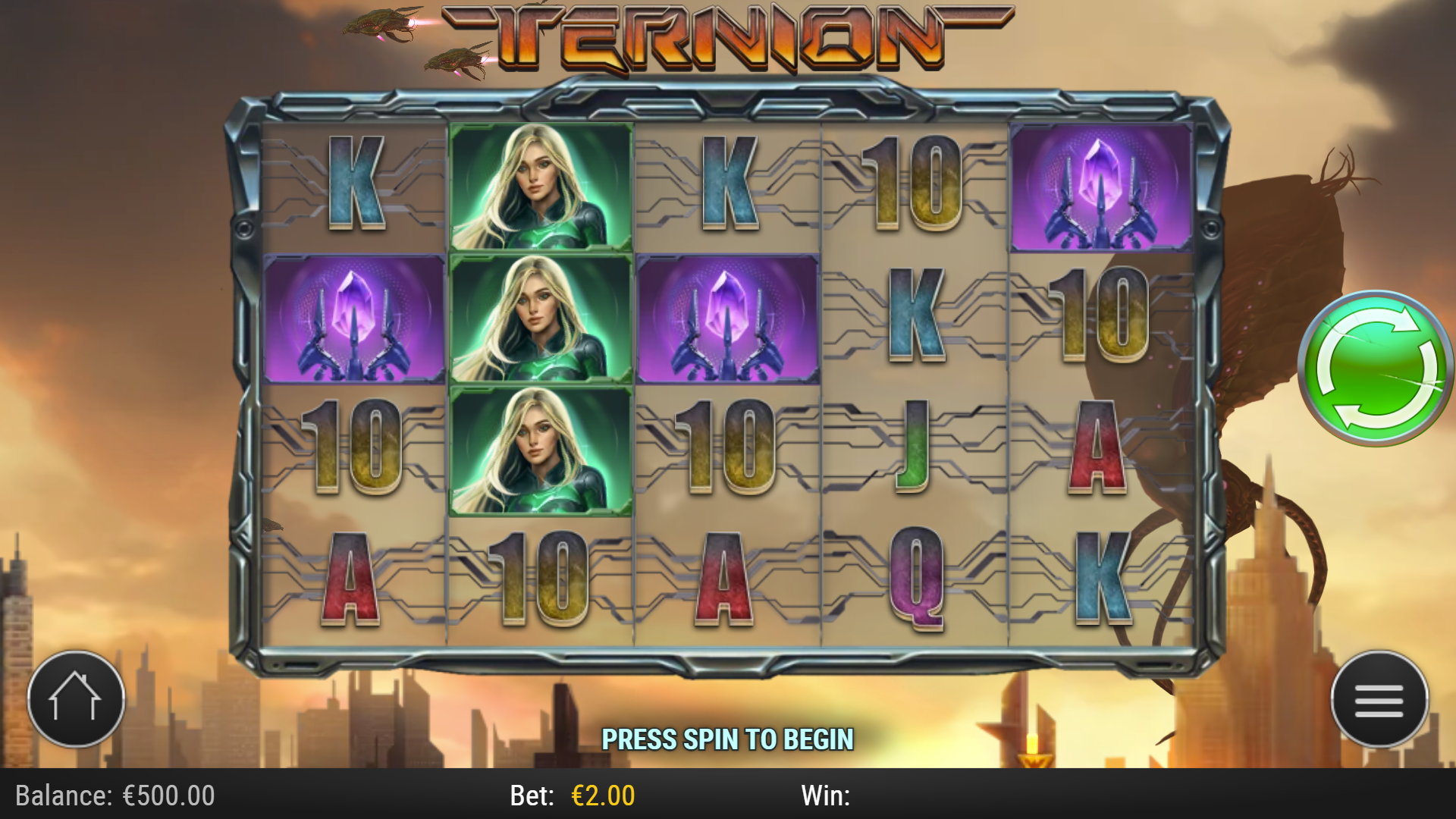The image size is (1456, 819).
Task: Select the blonde heroine symbol on reel two
Action: pyautogui.click(x=540, y=318)
